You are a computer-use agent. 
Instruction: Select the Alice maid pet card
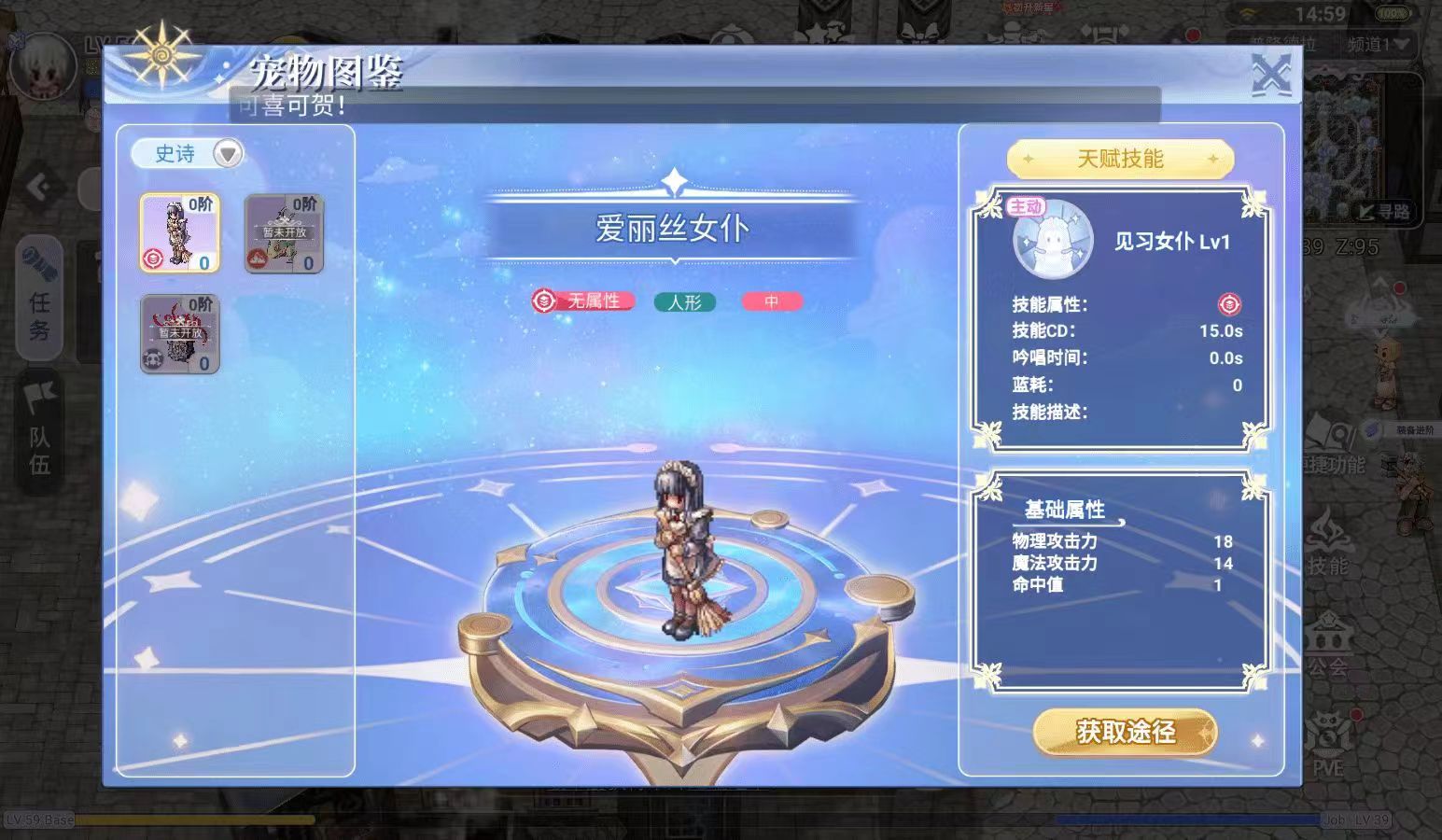point(179,233)
